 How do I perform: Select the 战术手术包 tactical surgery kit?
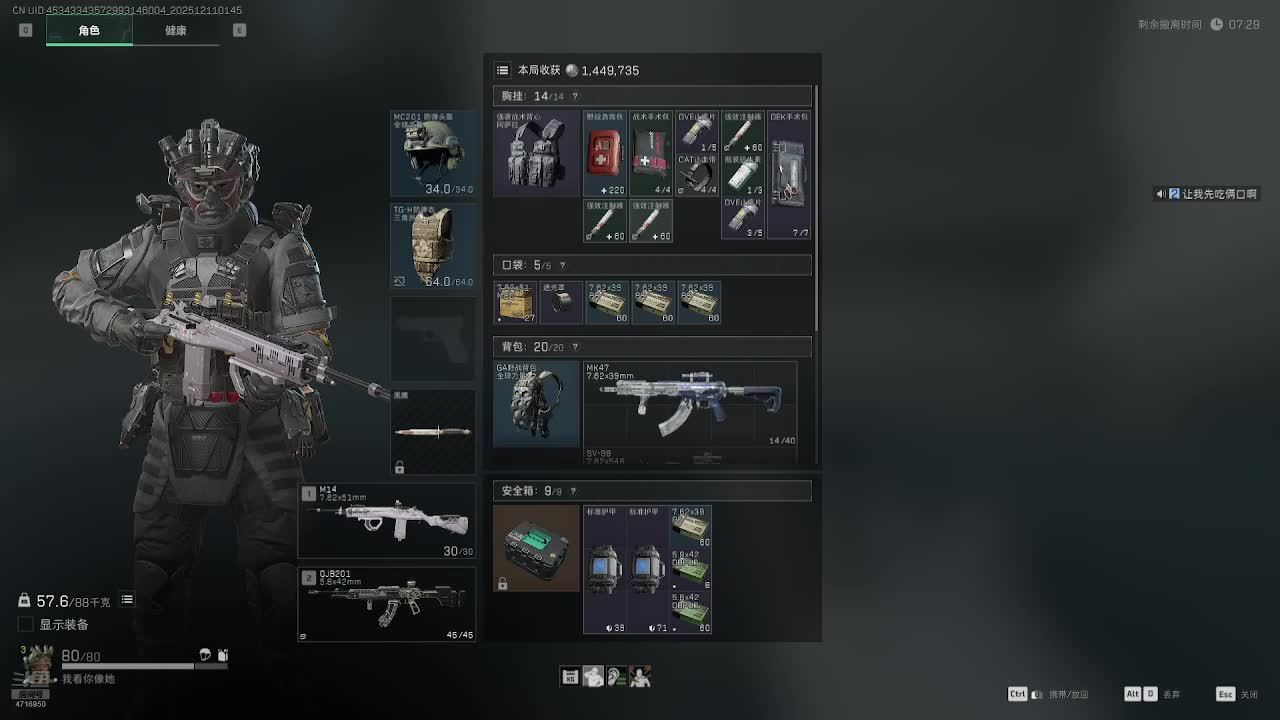[x=651, y=153]
